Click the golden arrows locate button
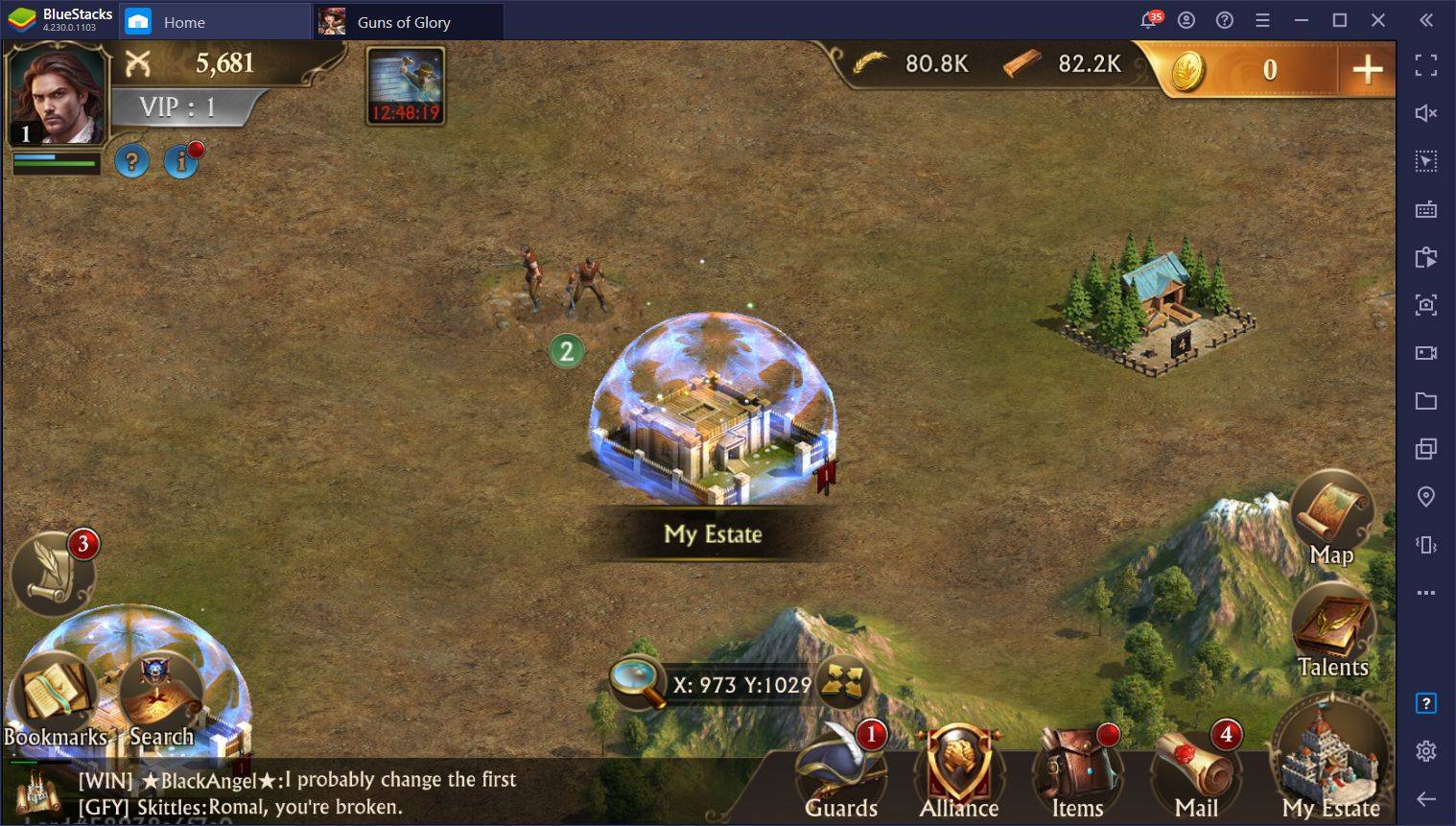The height and width of the screenshot is (826, 1456). click(x=843, y=683)
